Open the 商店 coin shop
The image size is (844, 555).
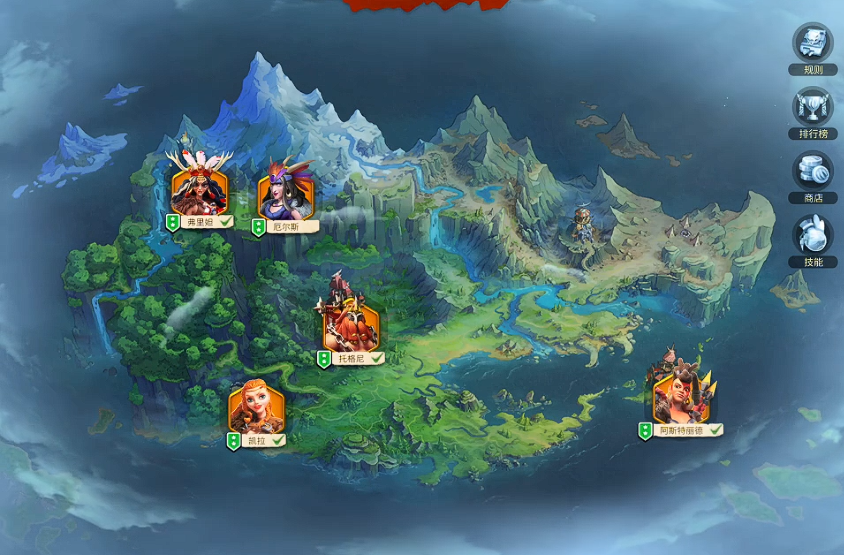[812, 172]
